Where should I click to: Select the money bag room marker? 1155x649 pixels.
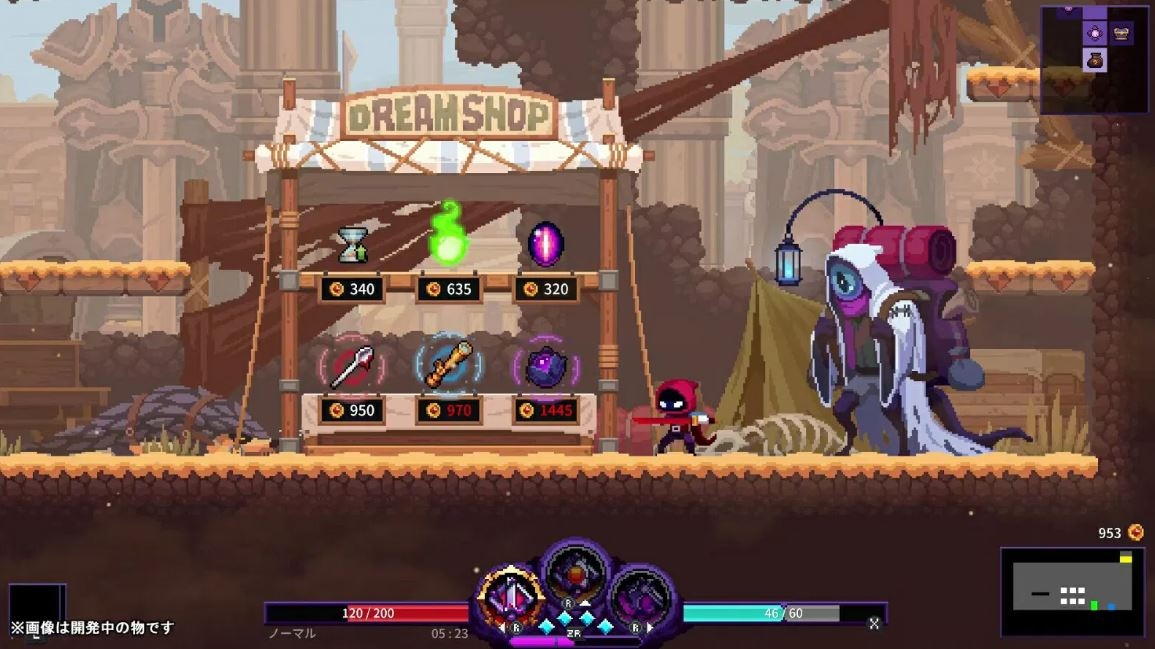tap(1096, 59)
